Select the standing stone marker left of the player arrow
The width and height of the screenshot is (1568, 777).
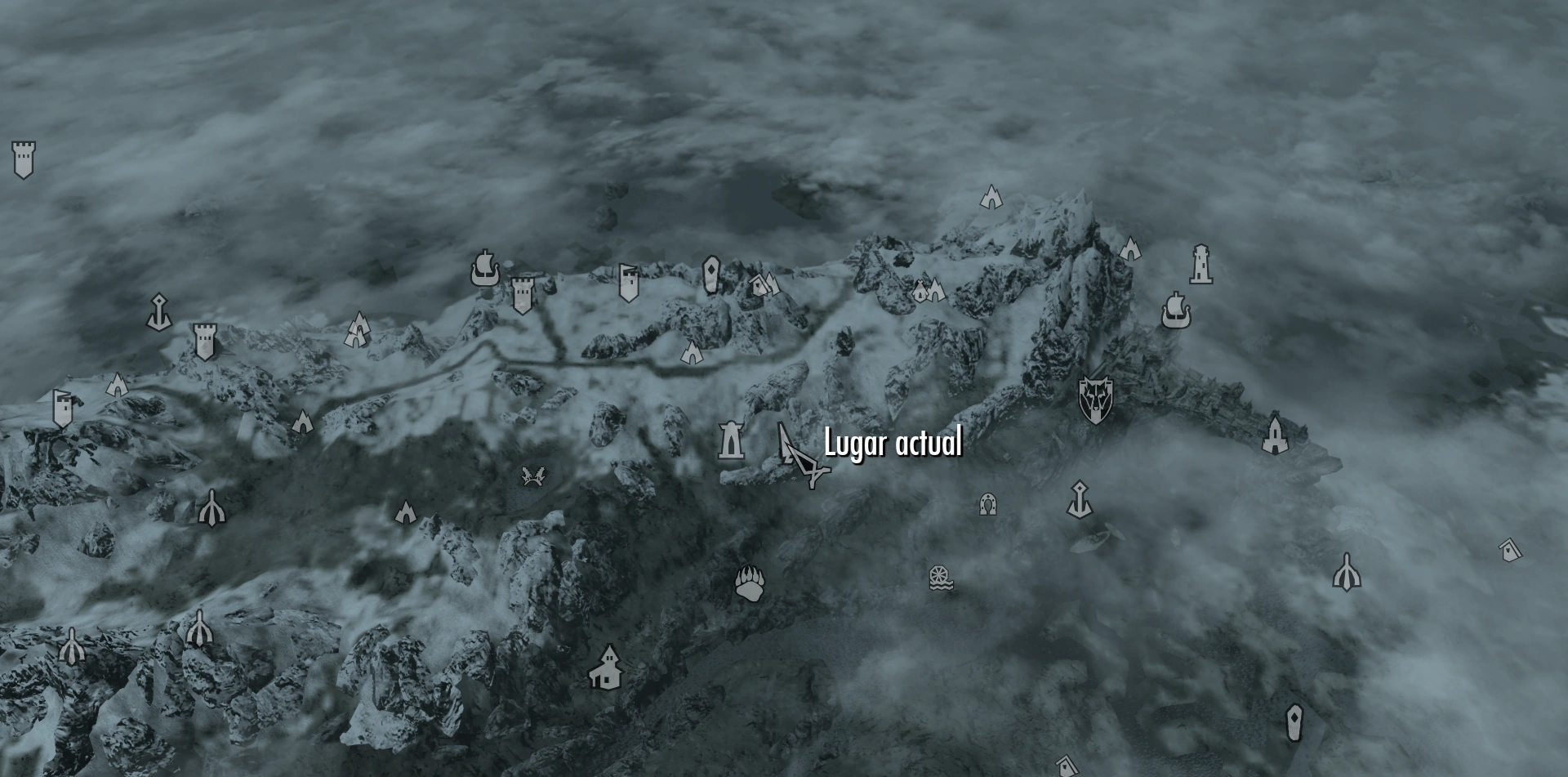[x=731, y=441]
